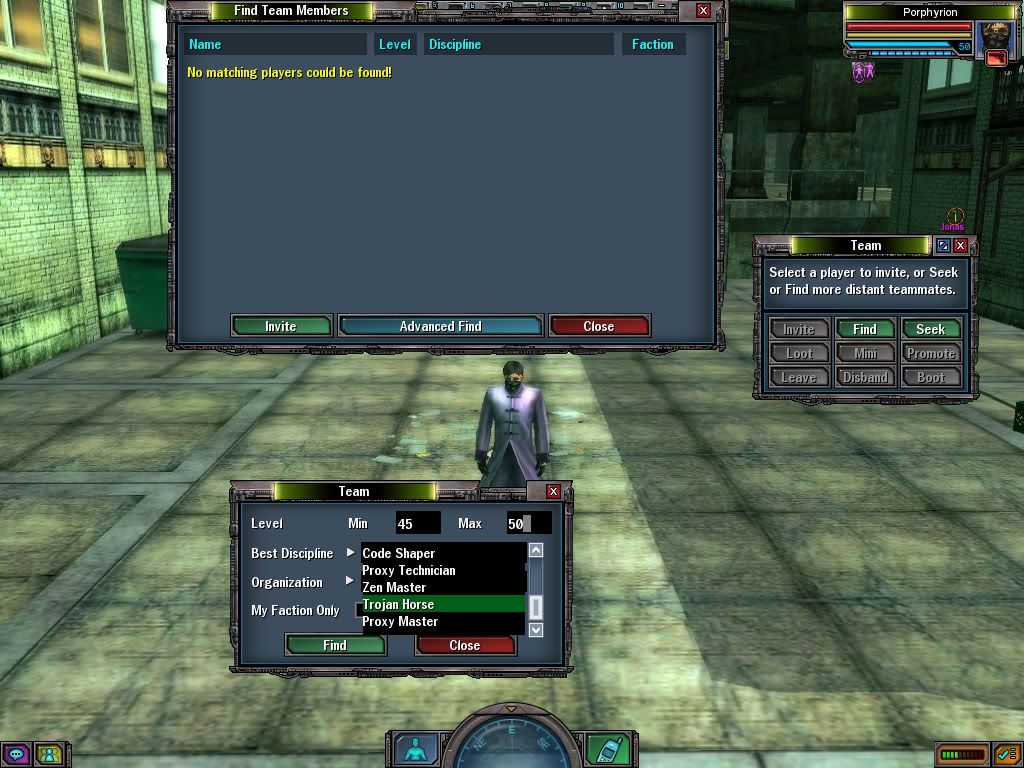Screen dimensions: 1024x768
Task: Click the discipline list's down scroll arrow
Action: pos(536,629)
